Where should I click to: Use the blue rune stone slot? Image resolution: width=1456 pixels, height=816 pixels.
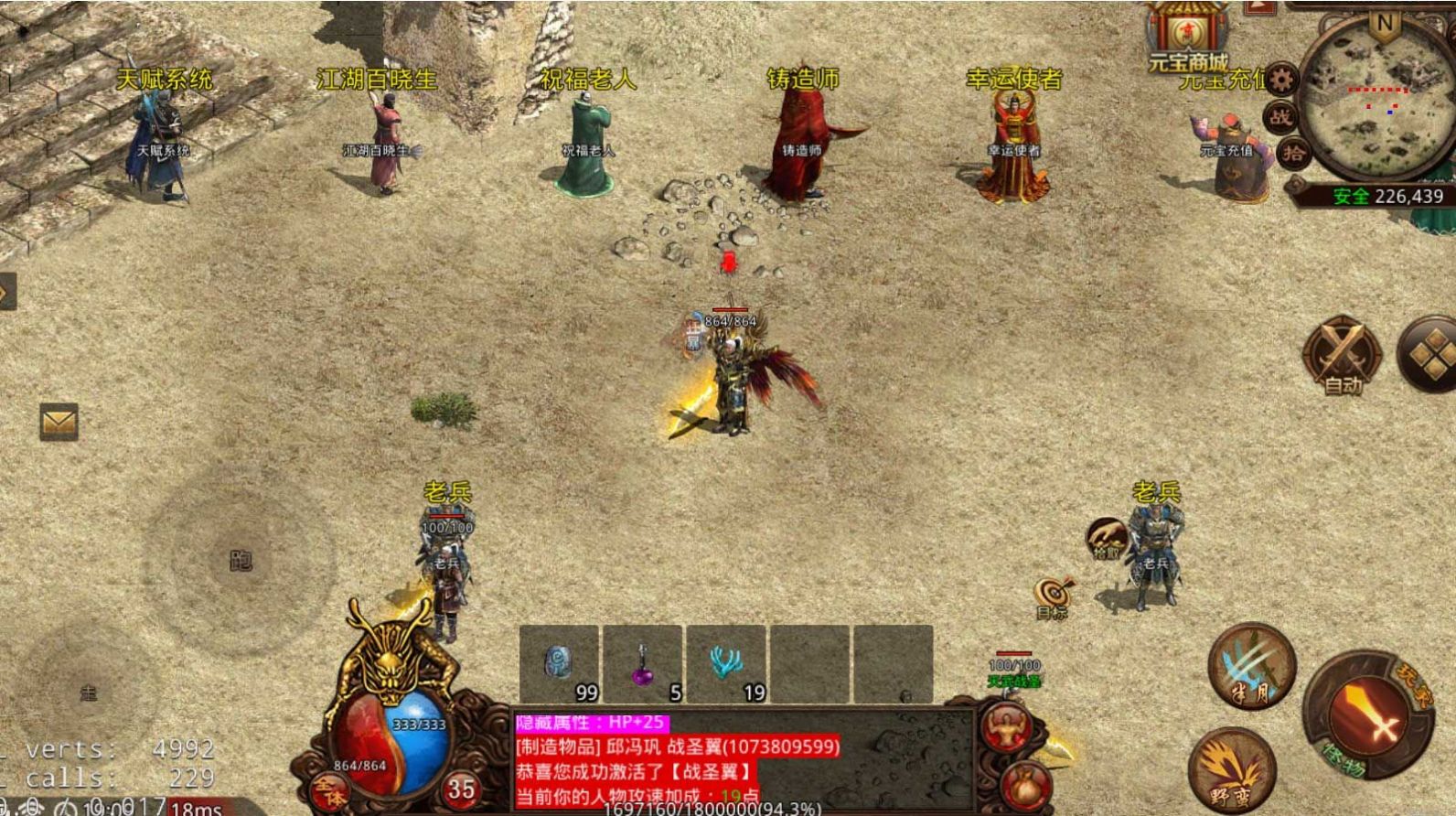click(x=559, y=664)
